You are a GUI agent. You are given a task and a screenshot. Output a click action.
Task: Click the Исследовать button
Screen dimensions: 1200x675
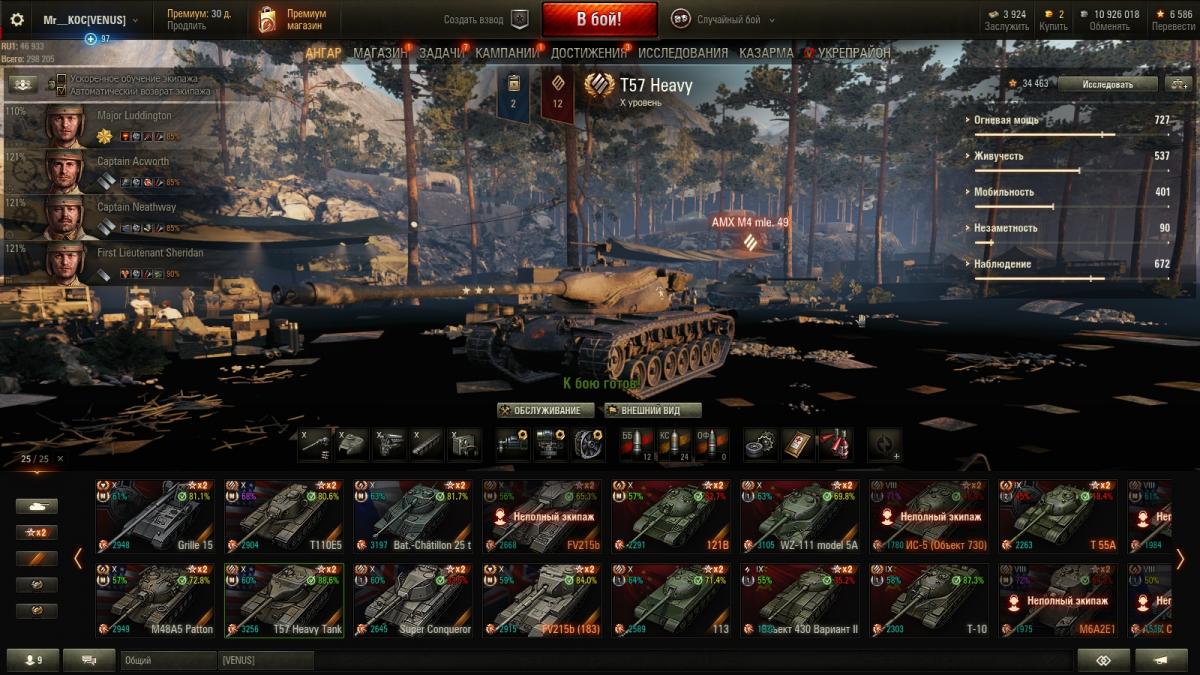(1108, 84)
